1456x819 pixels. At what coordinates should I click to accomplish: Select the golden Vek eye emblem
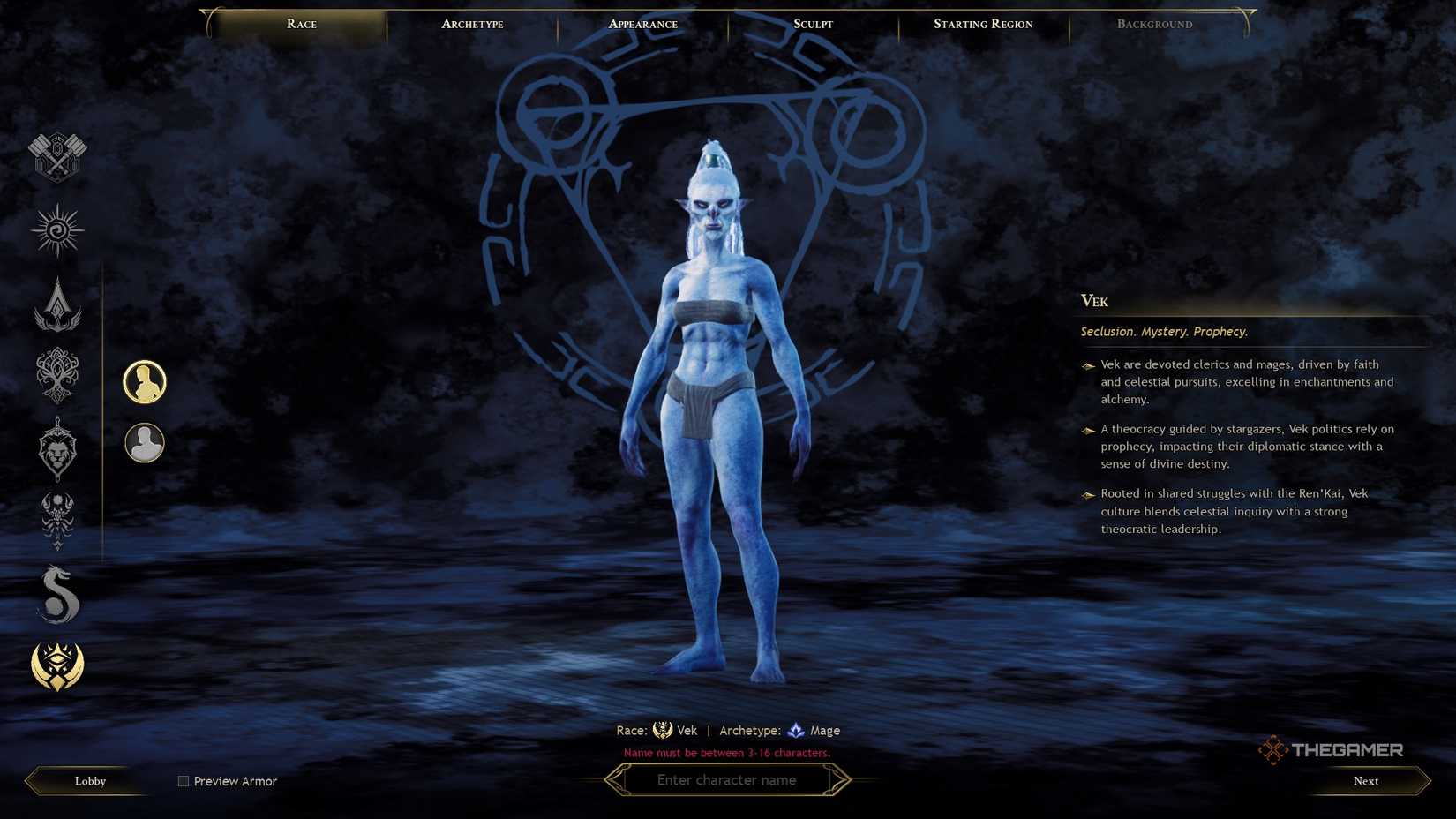(56, 667)
